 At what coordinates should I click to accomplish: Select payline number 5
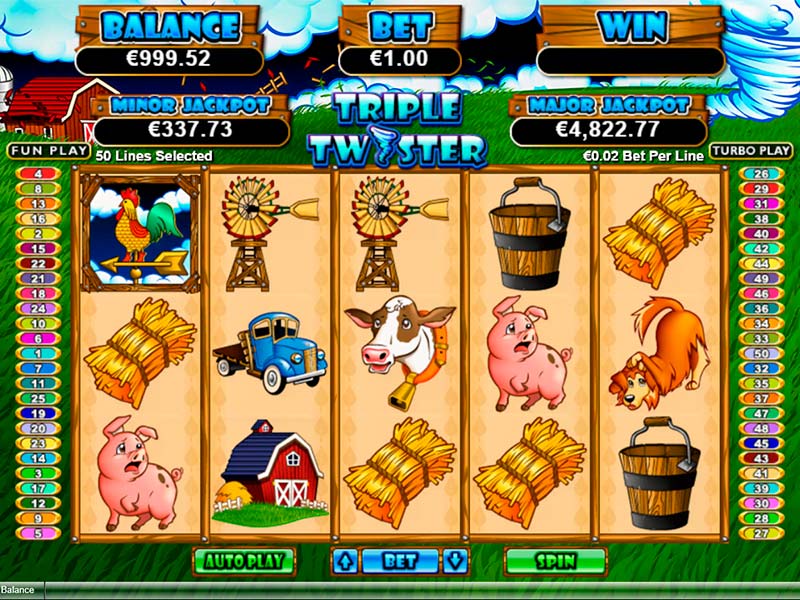(x=39, y=532)
